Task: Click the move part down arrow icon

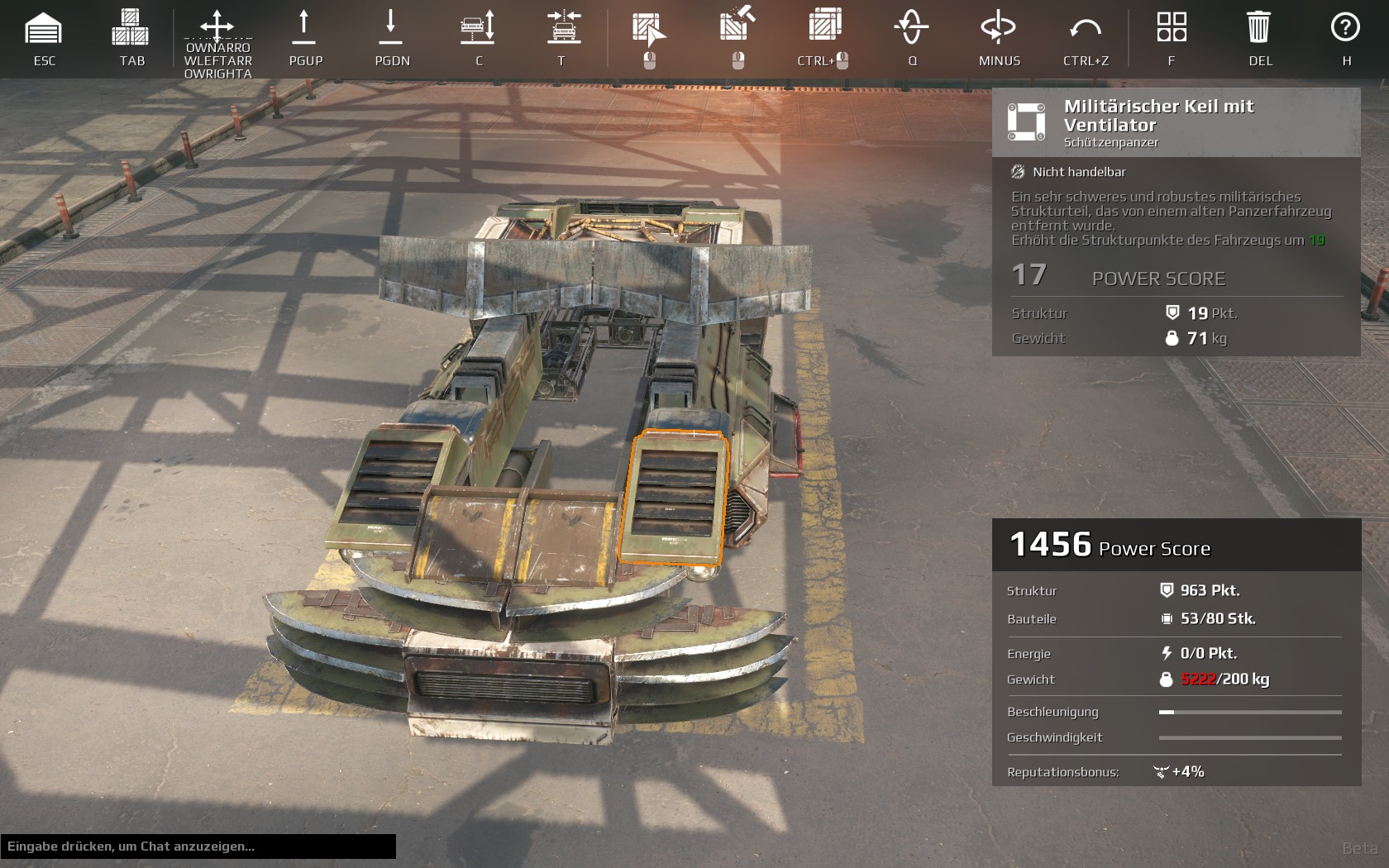Action: 391,27
